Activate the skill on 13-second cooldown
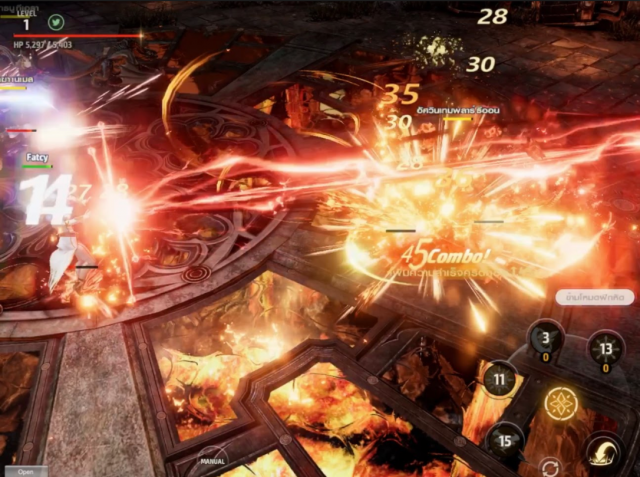Image resolution: width=640 pixels, height=477 pixels. click(606, 347)
